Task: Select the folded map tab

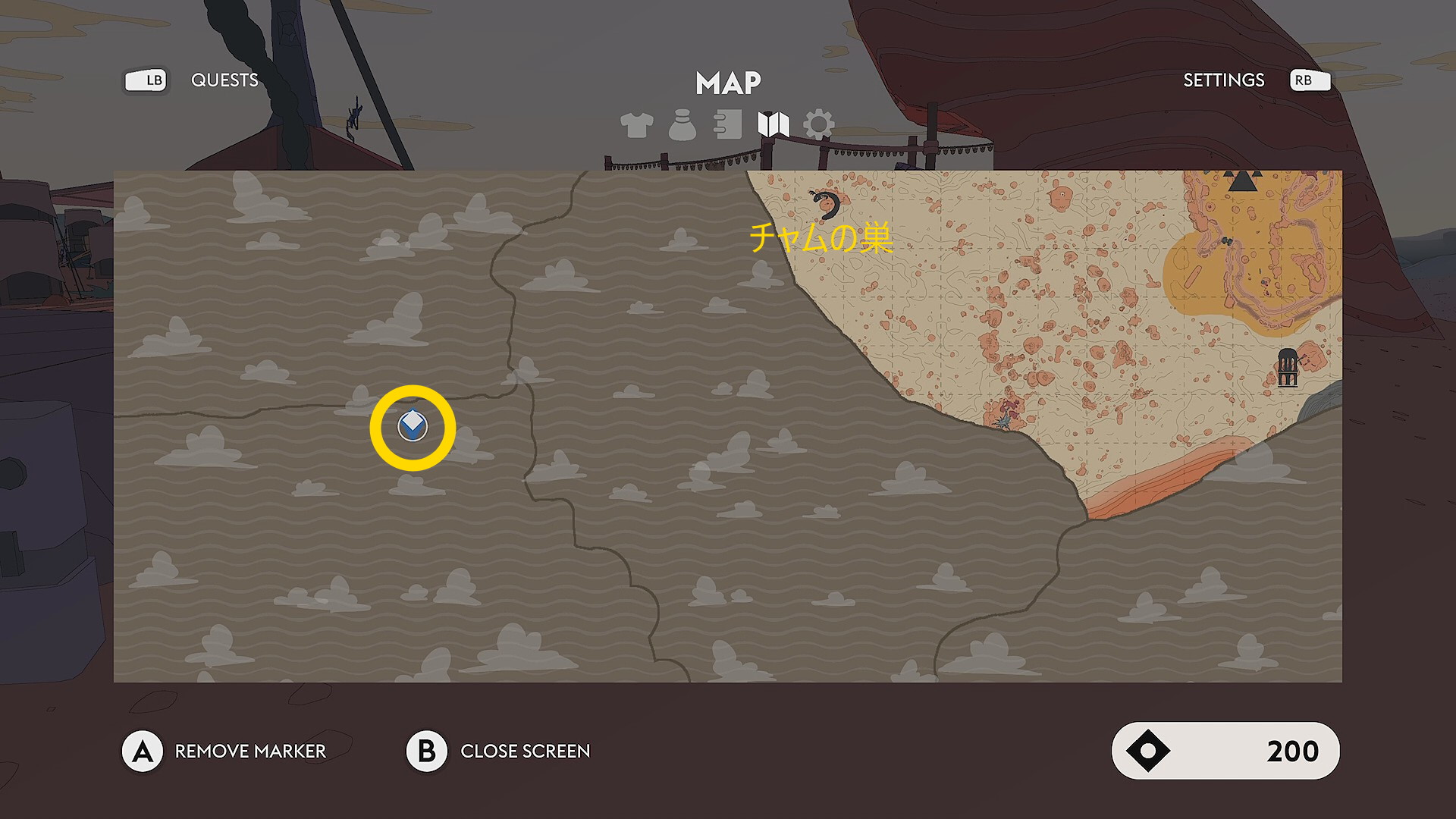Action: click(x=773, y=124)
